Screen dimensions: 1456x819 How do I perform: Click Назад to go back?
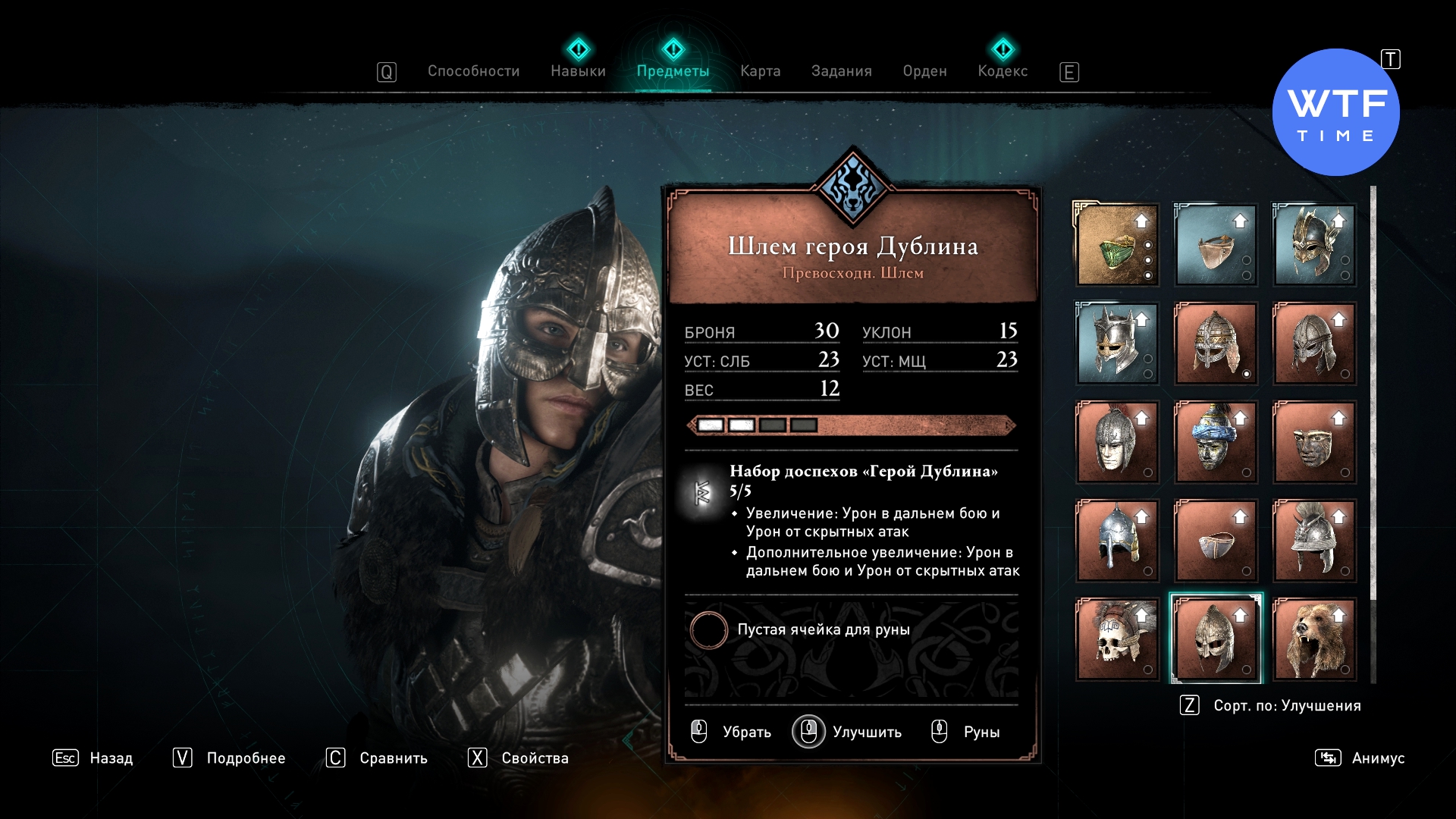click(x=111, y=758)
